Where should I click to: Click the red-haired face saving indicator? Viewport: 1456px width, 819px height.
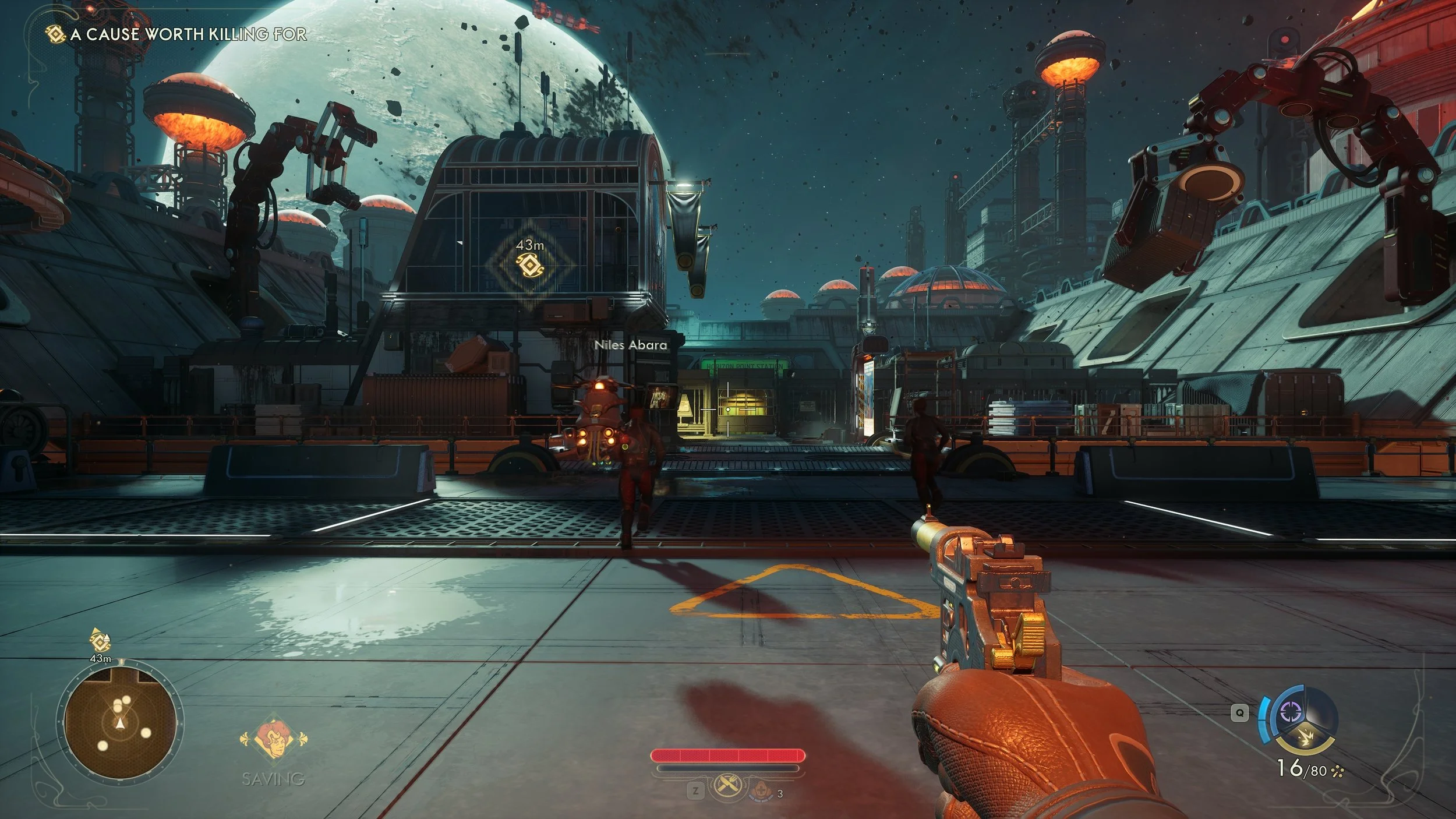coord(273,739)
